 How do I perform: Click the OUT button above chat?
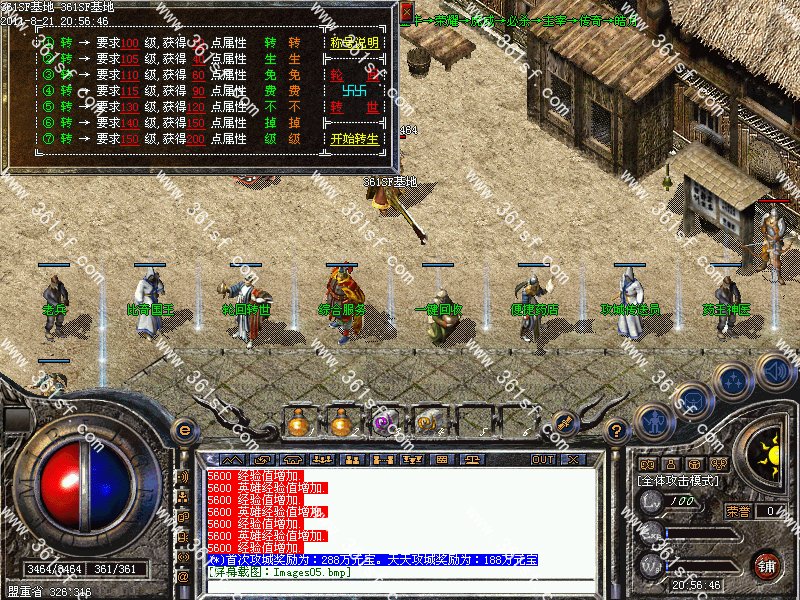[542, 459]
